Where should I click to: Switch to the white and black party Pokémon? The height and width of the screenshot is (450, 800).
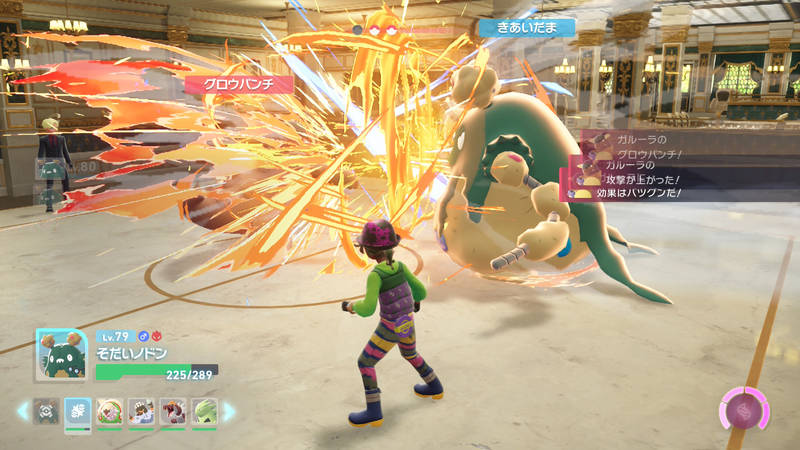pyautogui.click(x=141, y=411)
